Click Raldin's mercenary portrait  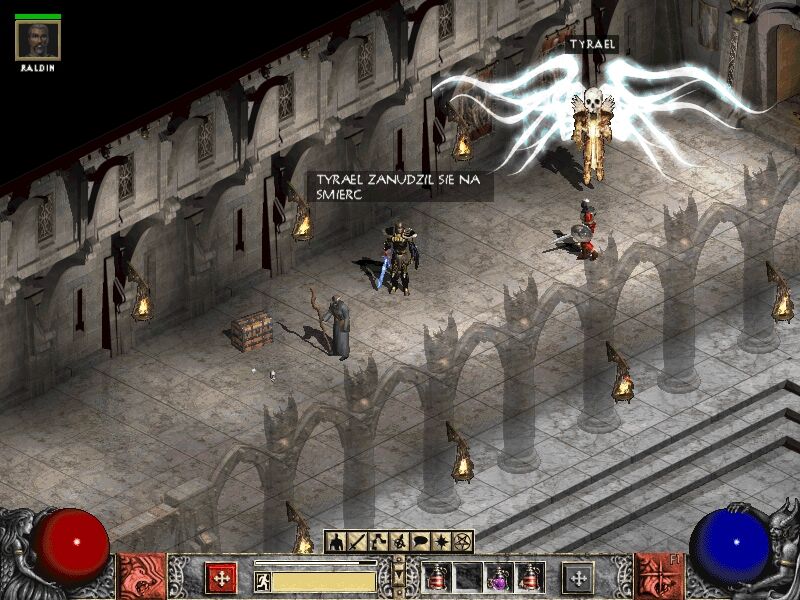tap(38, 40)
